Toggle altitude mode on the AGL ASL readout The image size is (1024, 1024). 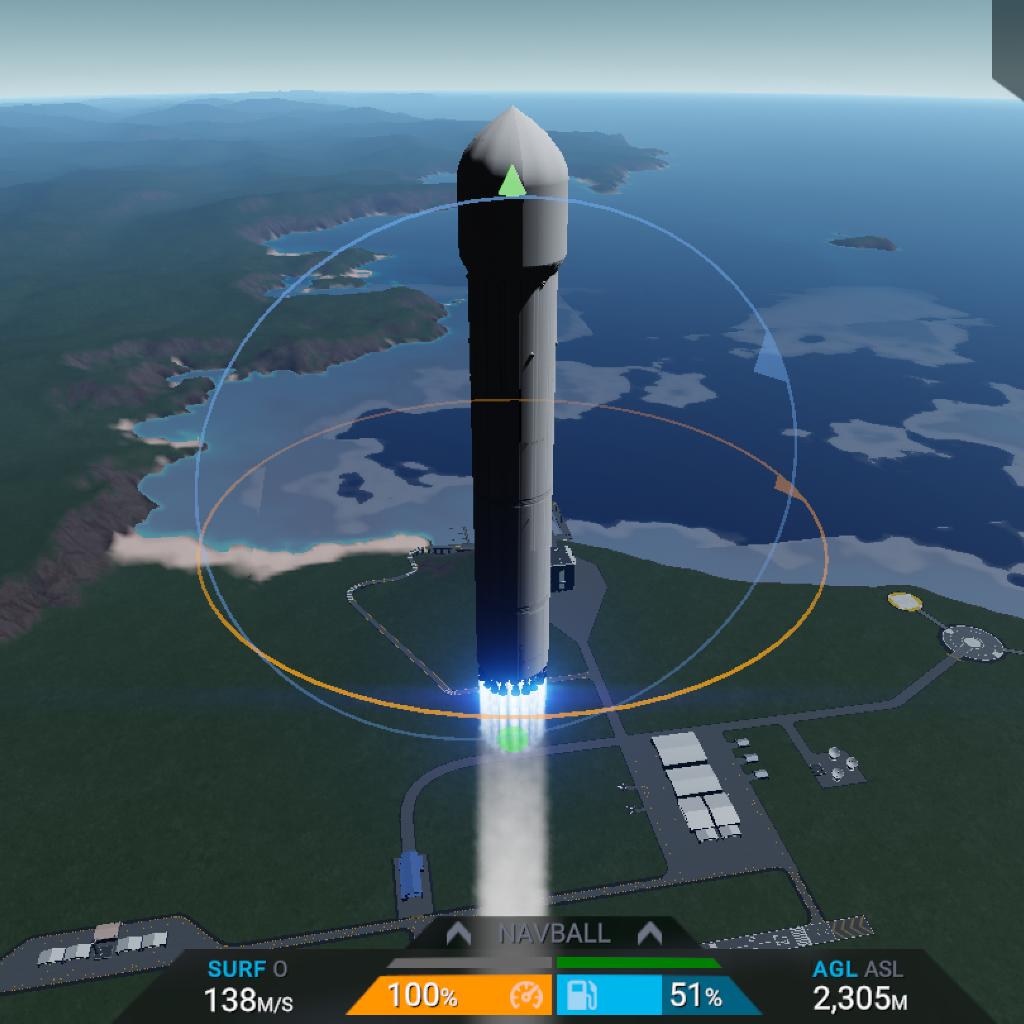tap(860, 984)
